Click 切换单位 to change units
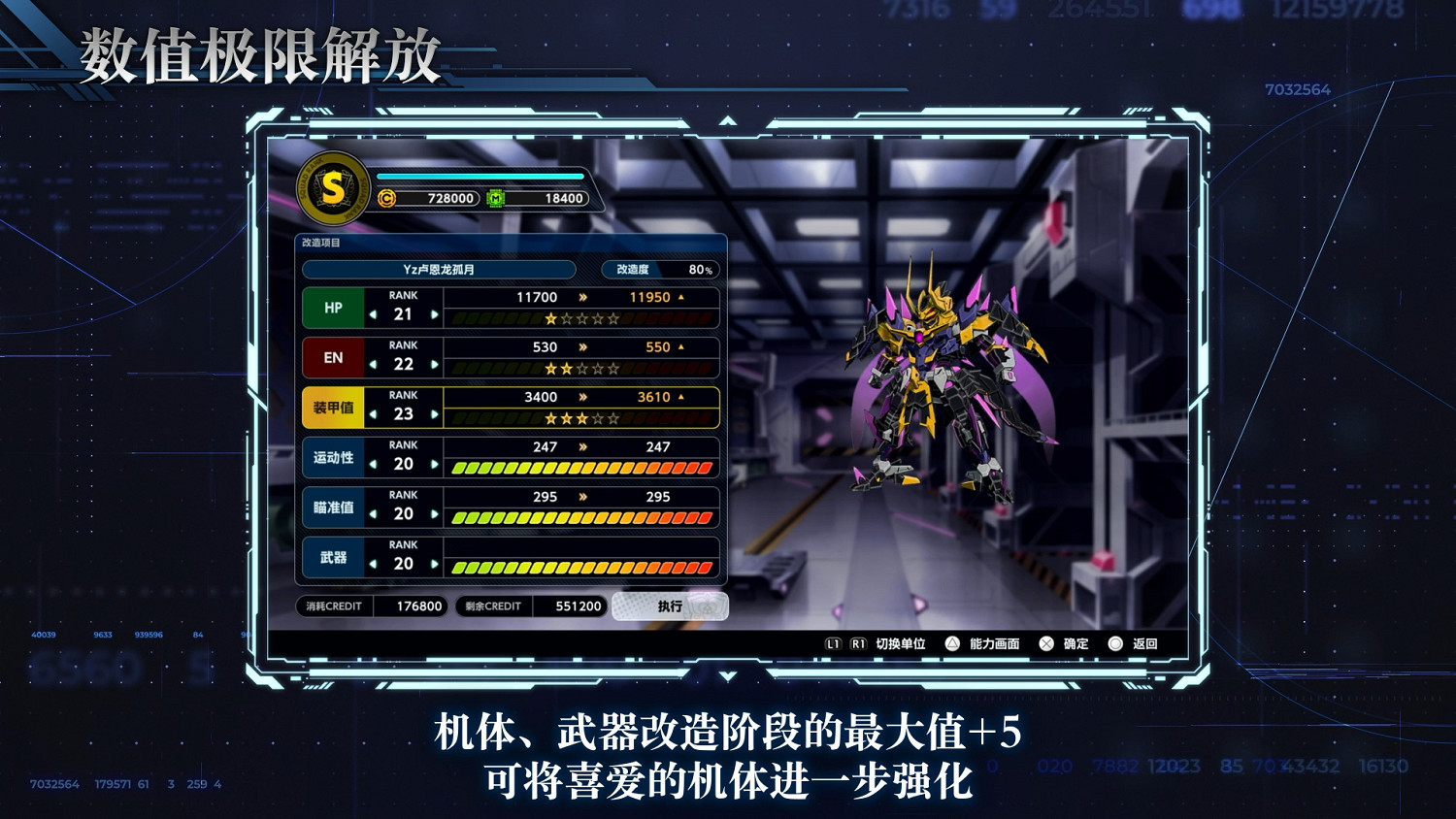 901,642
